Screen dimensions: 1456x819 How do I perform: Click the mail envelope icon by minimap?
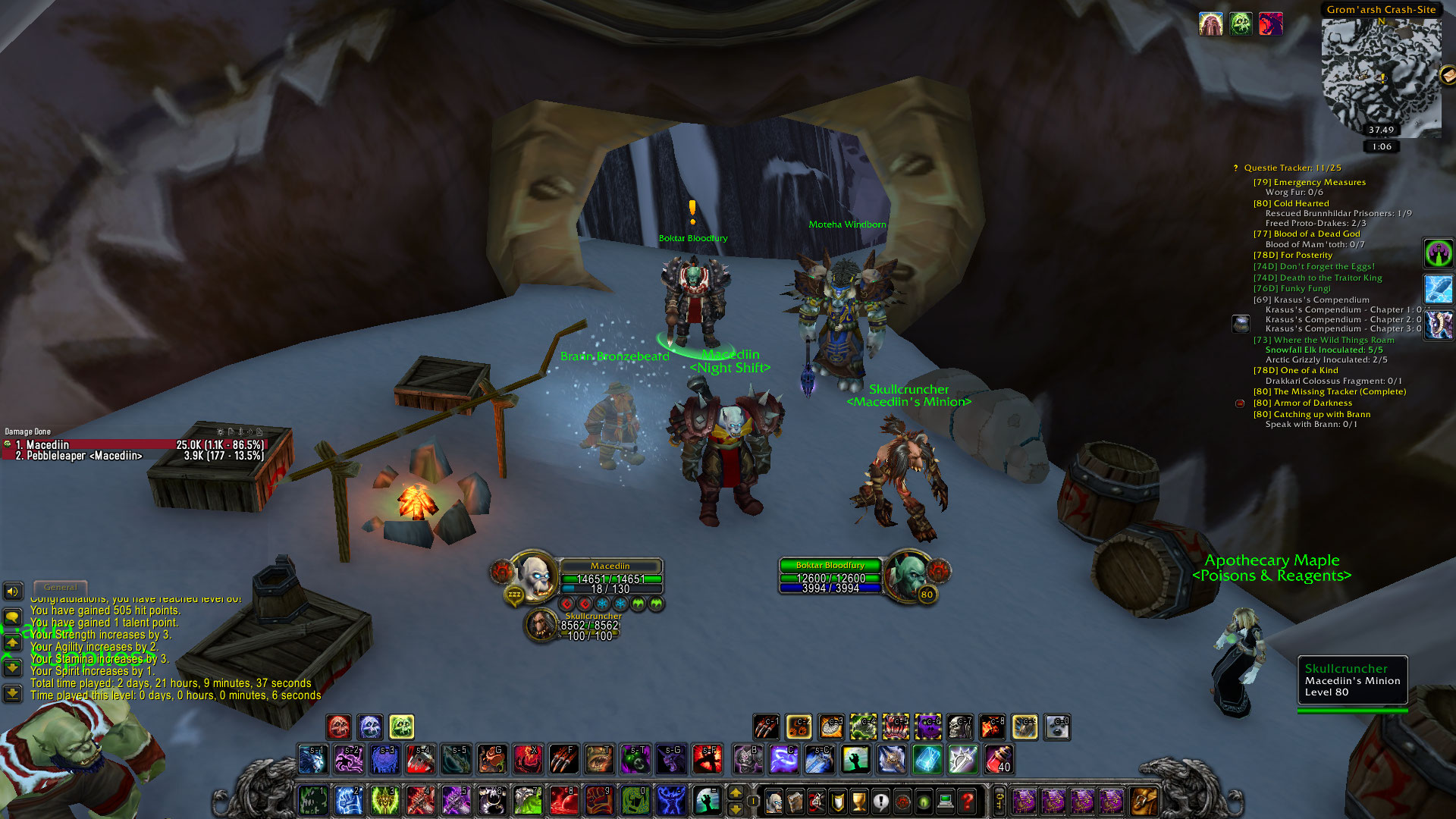point(1447,74)
